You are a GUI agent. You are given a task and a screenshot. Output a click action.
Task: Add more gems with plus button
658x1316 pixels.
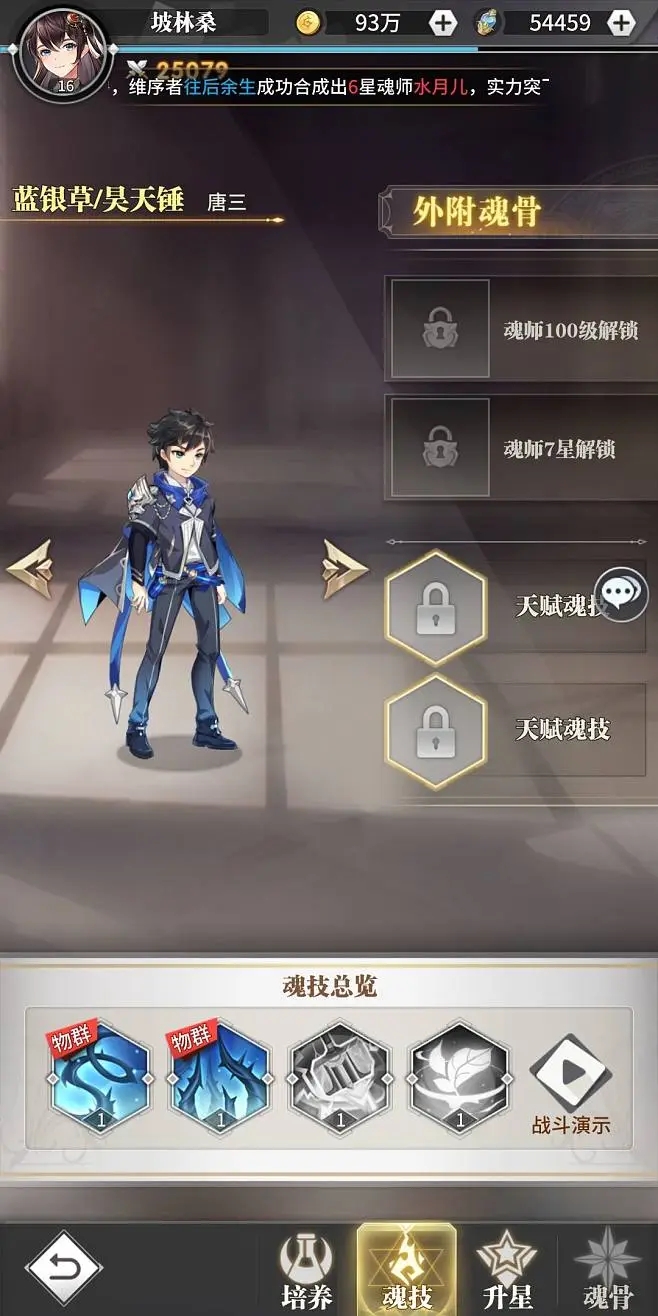tap(621, 22)
